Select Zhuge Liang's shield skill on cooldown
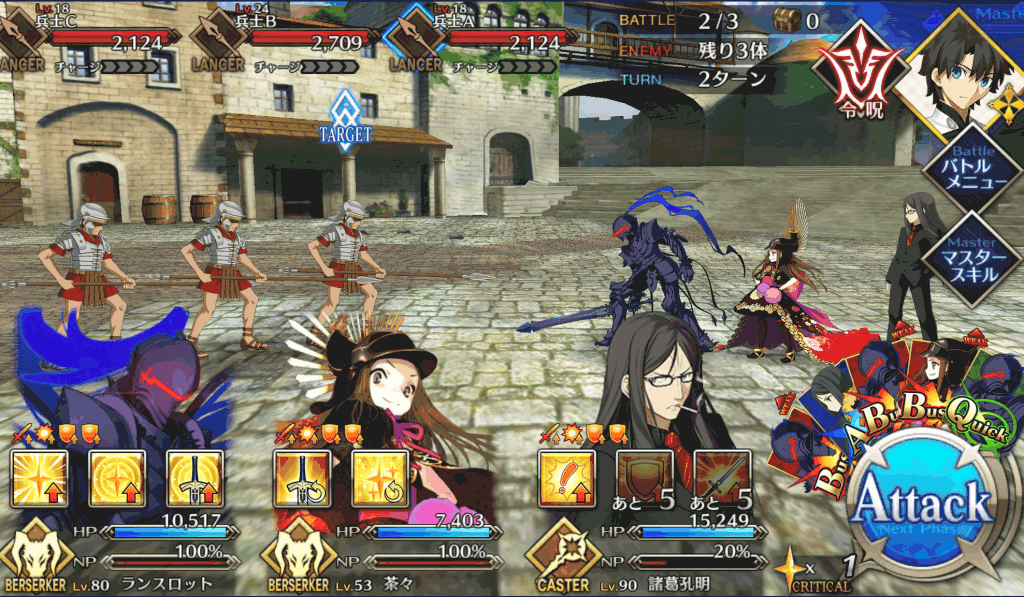 coord(645,480)
